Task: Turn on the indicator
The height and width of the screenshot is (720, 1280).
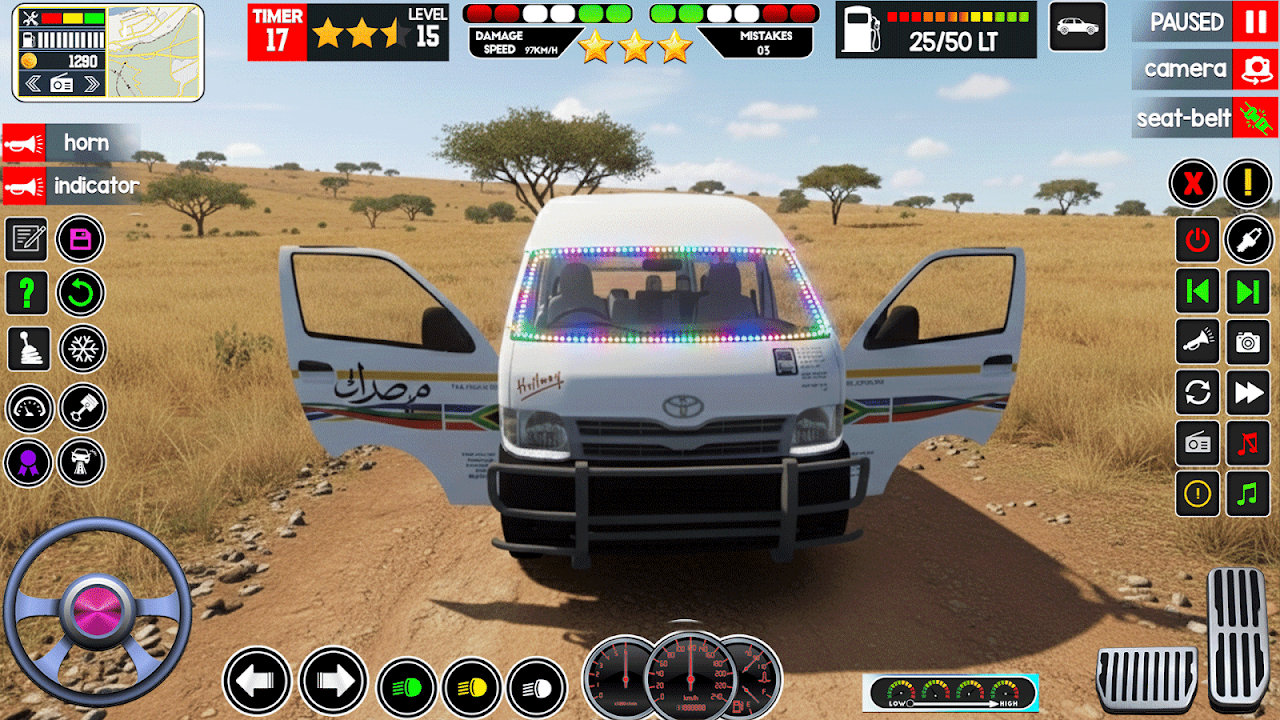Action: click(x=70, y=185)
